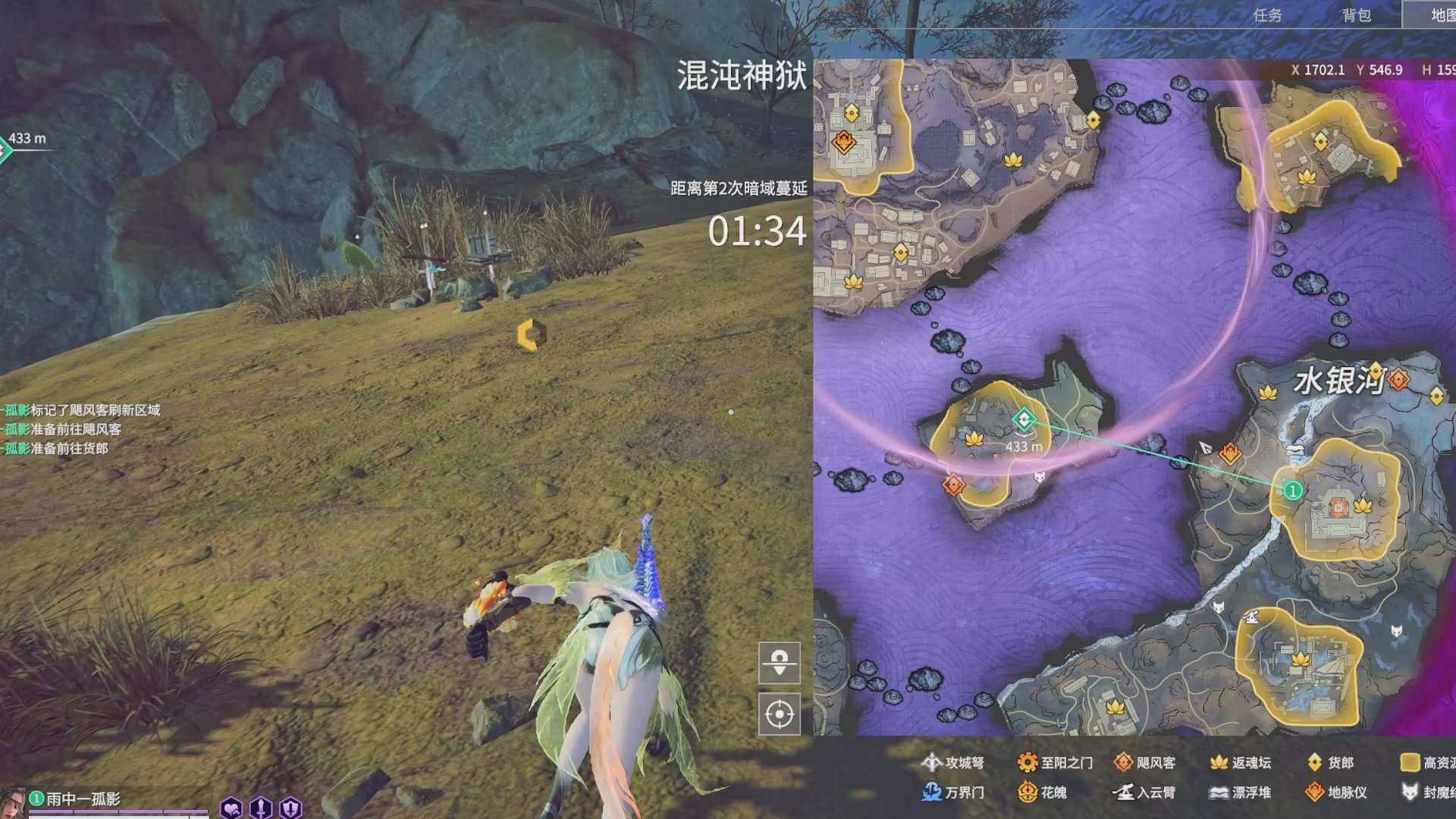Toggle the waypoint pin button beside the map

(x=780, y=661)
